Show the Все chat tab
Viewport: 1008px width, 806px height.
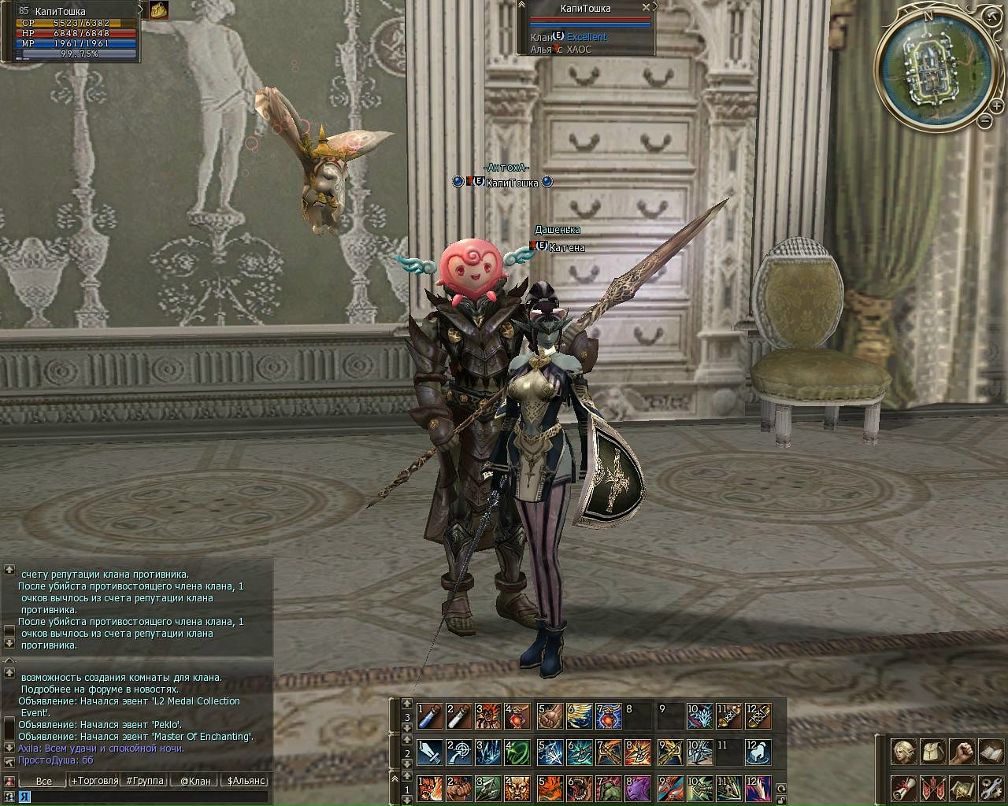43,780
